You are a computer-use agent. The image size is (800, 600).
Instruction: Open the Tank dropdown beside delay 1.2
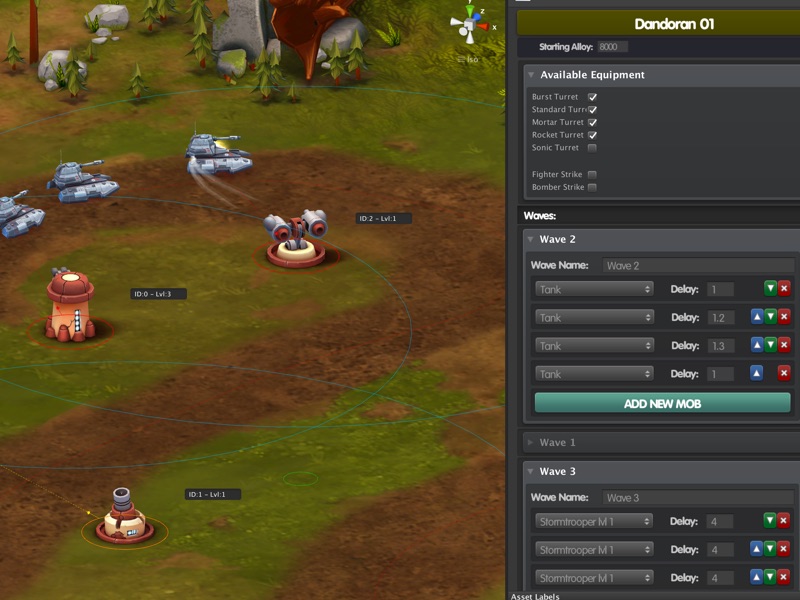coord(594,317)
